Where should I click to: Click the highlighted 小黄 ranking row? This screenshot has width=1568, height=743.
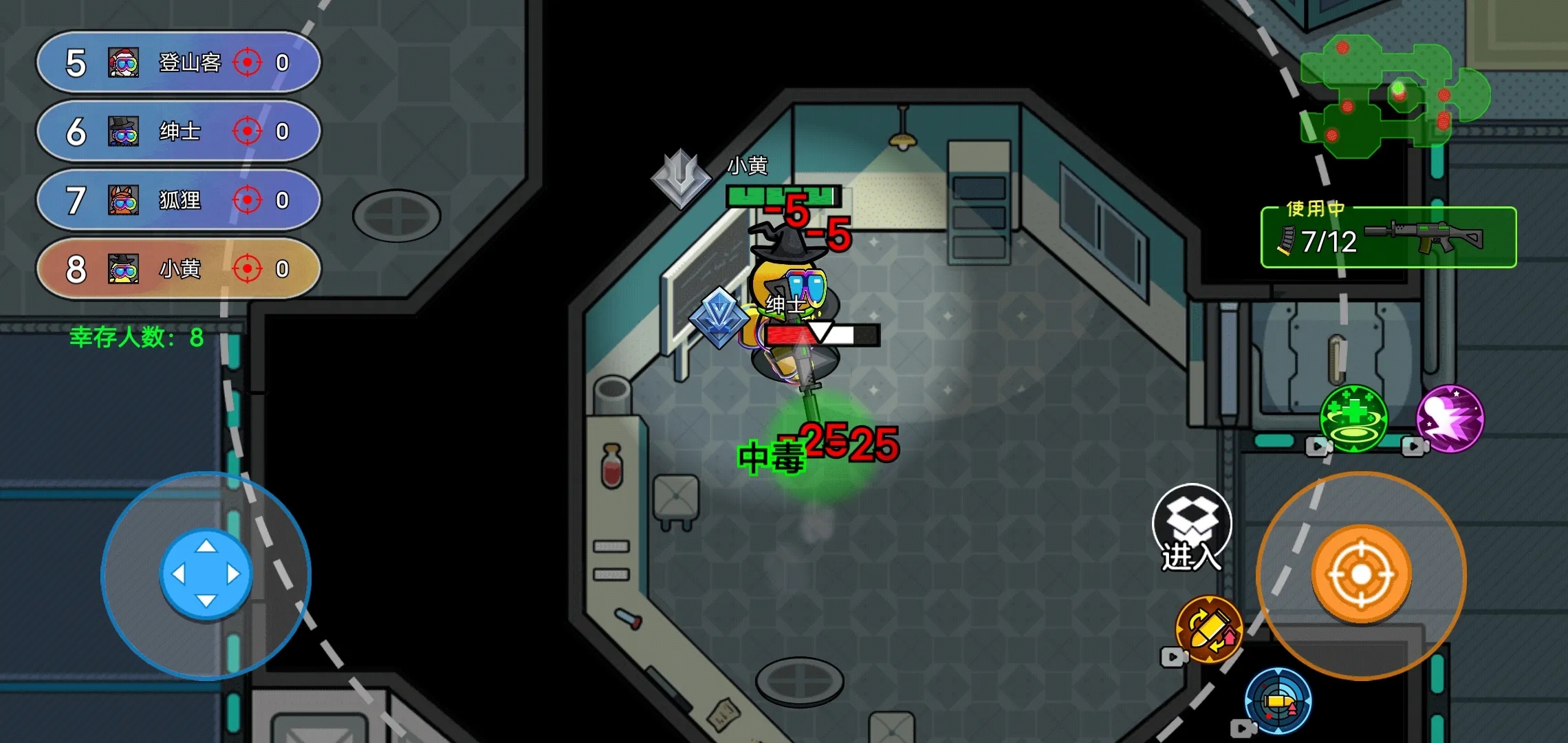[178, 269]
